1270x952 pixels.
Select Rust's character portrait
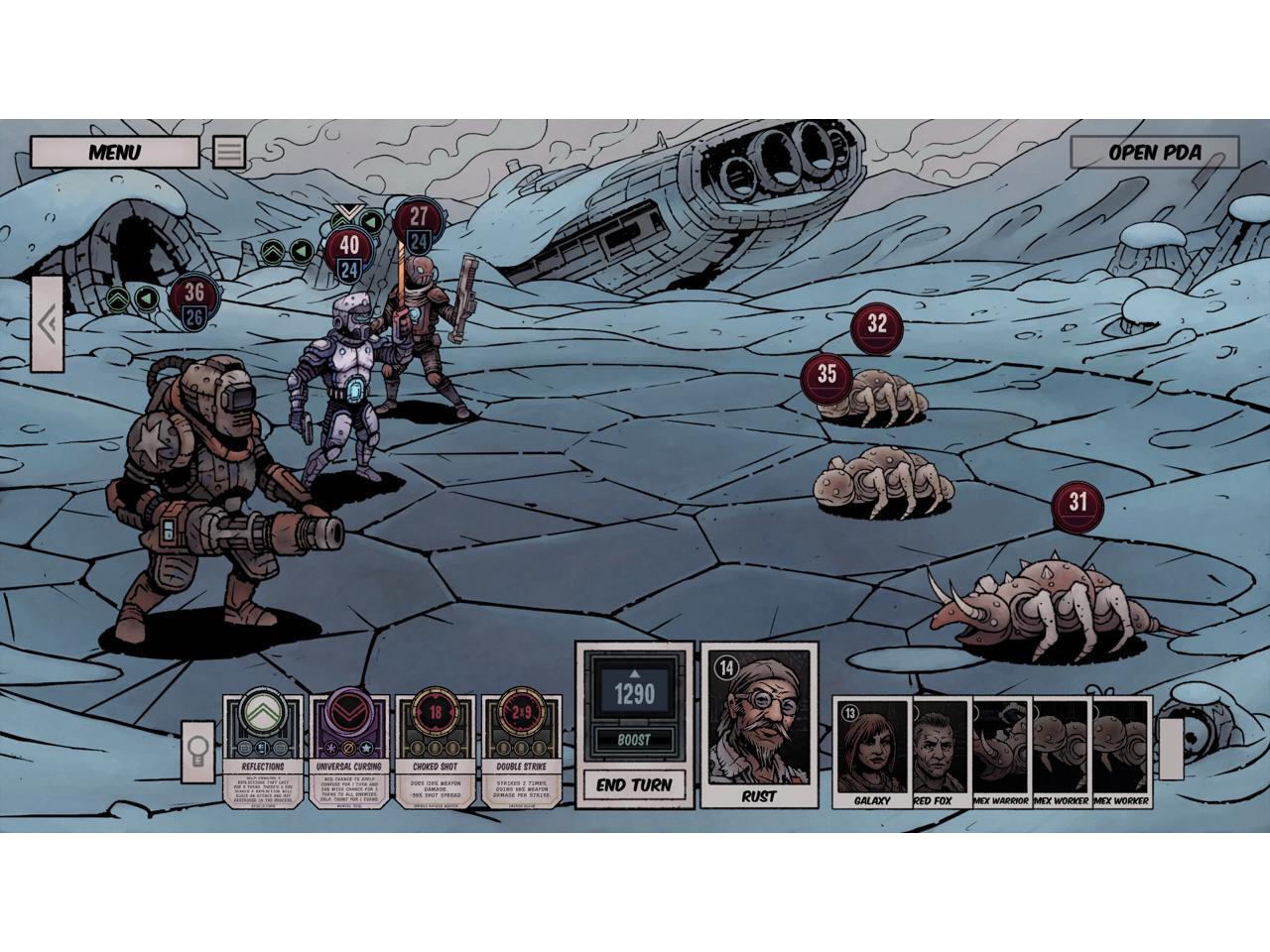tap(759, 724)
